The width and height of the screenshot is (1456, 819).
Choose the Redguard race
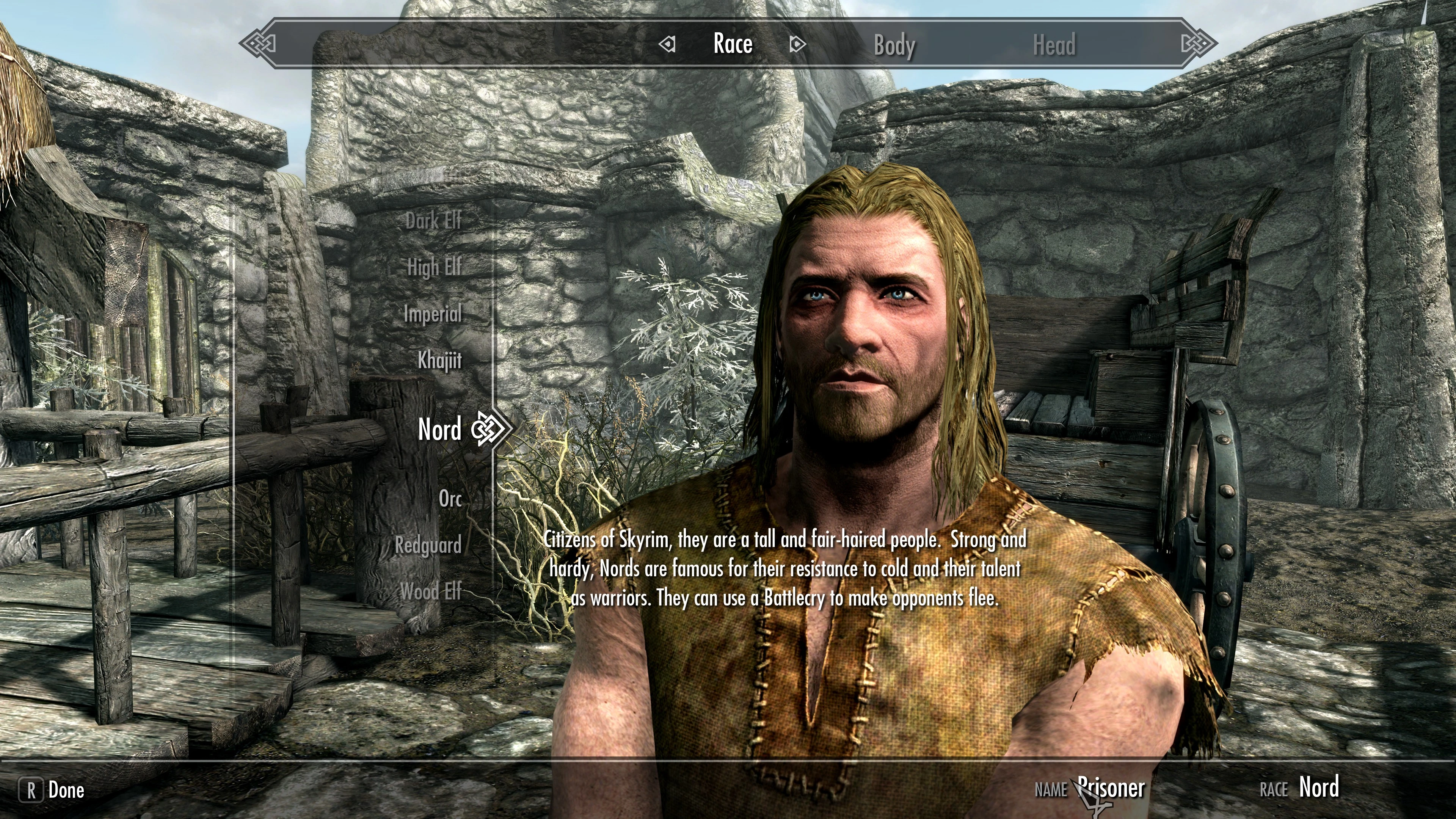(428, 546)
